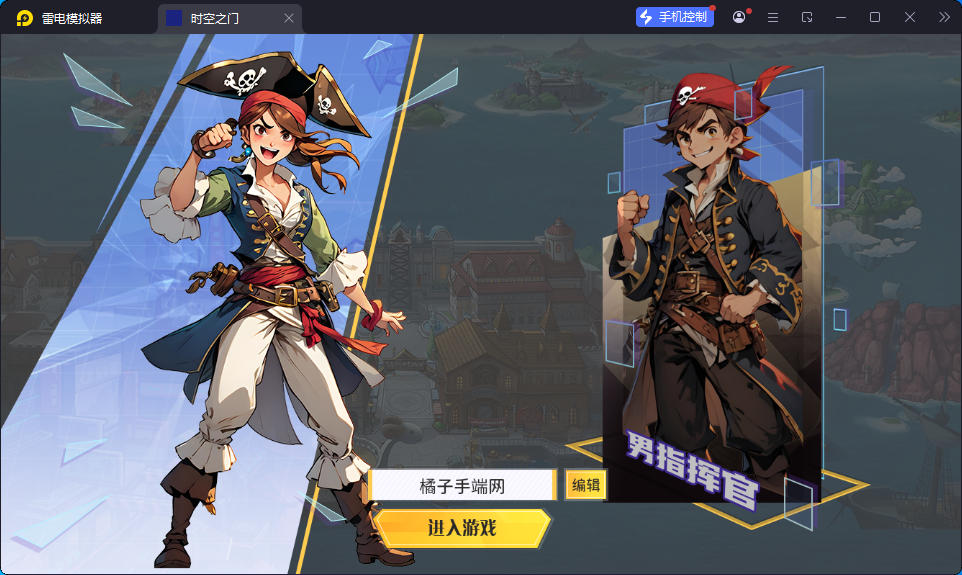Image resolution: width=962 pixels, height=575 pixels.
Task: Open the 手机控制 phone control button
Action: pos(675,17)
